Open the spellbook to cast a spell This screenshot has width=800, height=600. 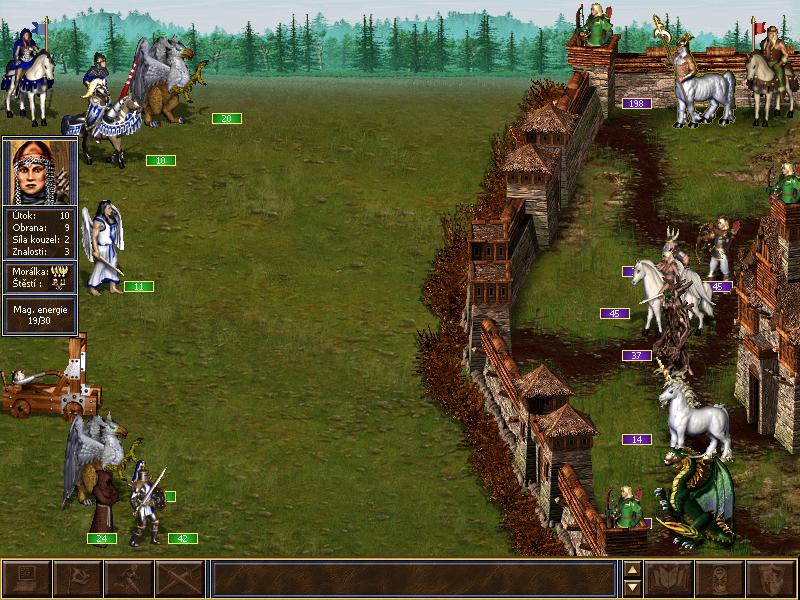[670, 579]
